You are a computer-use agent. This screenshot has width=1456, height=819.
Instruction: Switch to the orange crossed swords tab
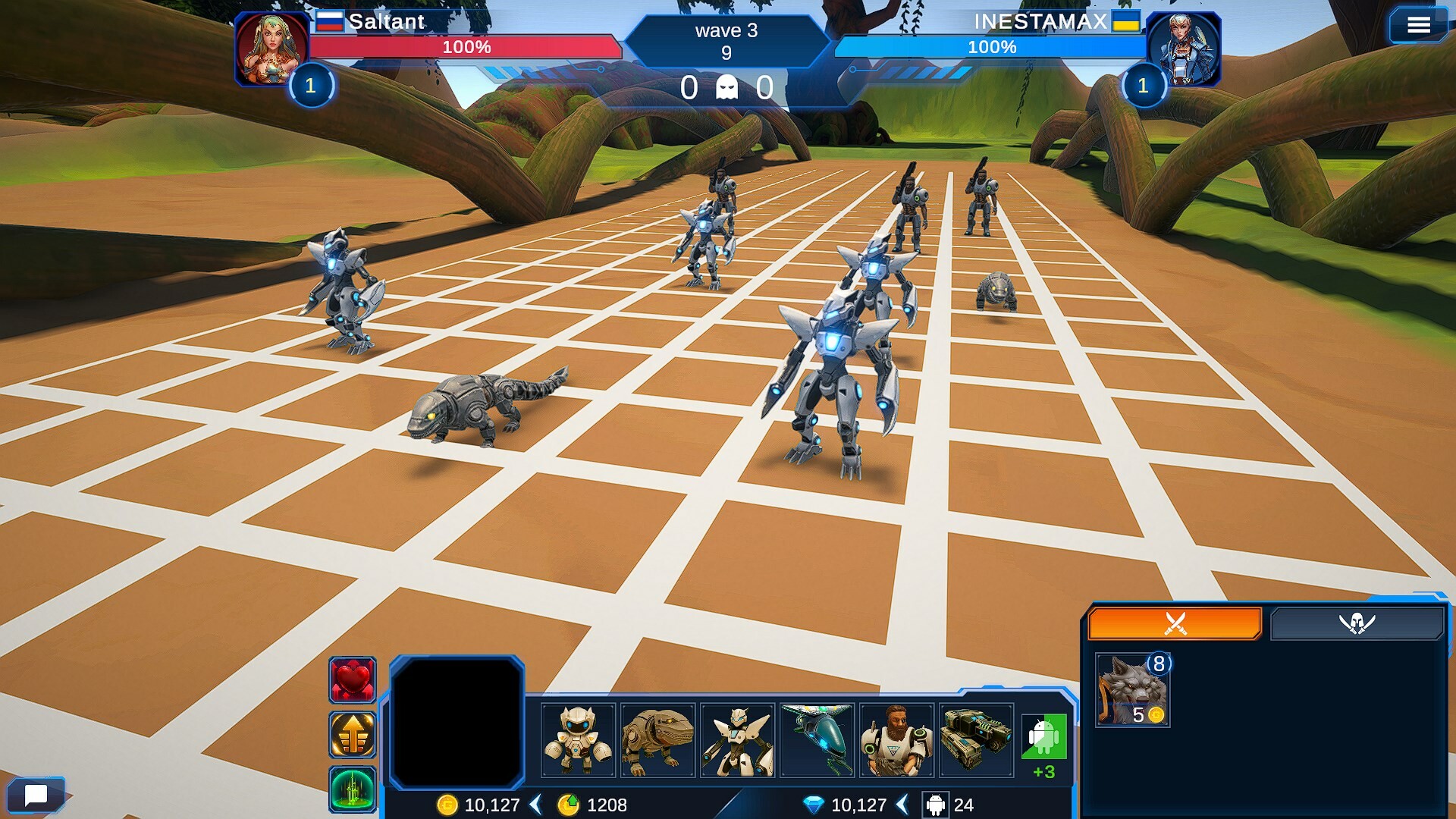[x=1175, y=623]
